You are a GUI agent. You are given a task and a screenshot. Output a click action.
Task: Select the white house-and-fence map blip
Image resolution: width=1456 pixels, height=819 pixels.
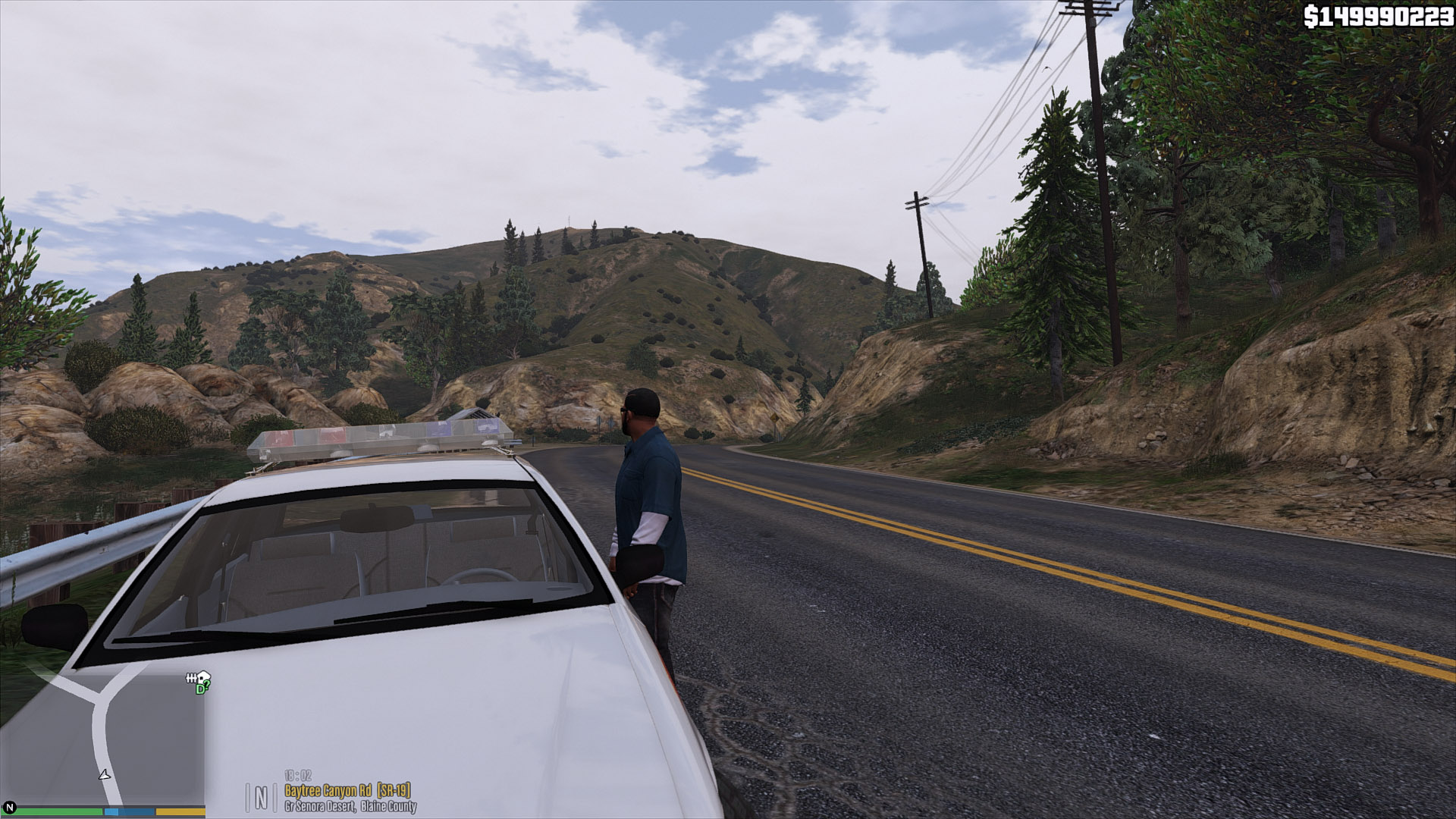pos(196,677)
